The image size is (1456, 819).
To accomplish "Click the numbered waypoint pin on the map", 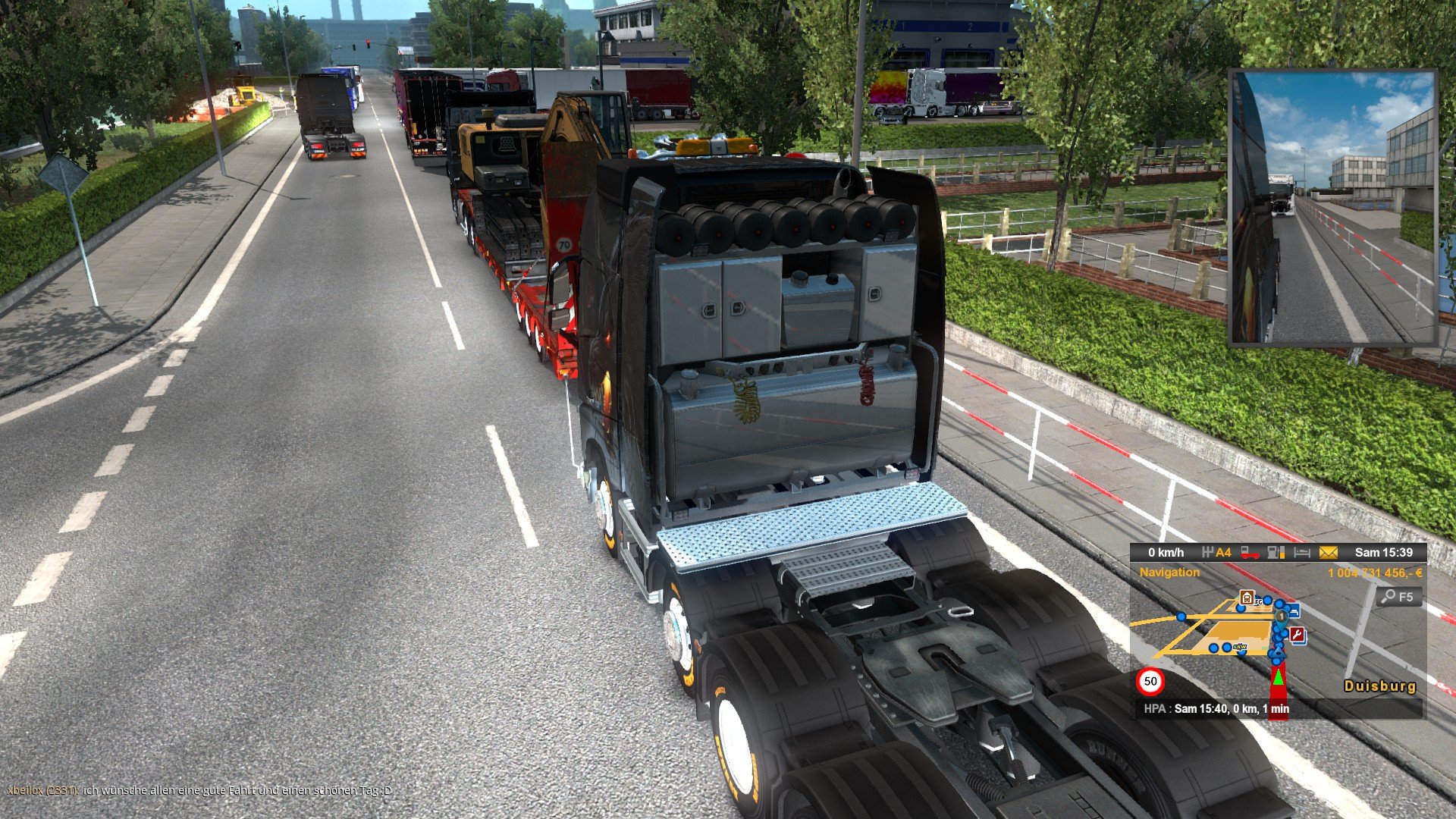I will [1282, 617].
